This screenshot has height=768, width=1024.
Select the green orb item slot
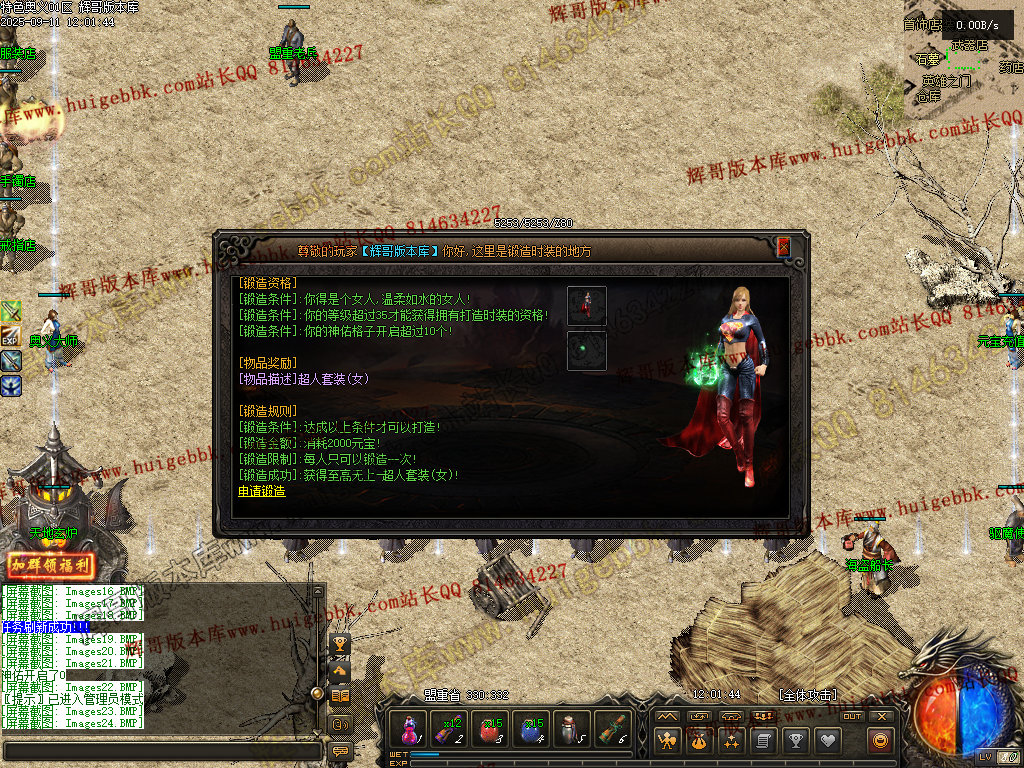click(587, 351)
